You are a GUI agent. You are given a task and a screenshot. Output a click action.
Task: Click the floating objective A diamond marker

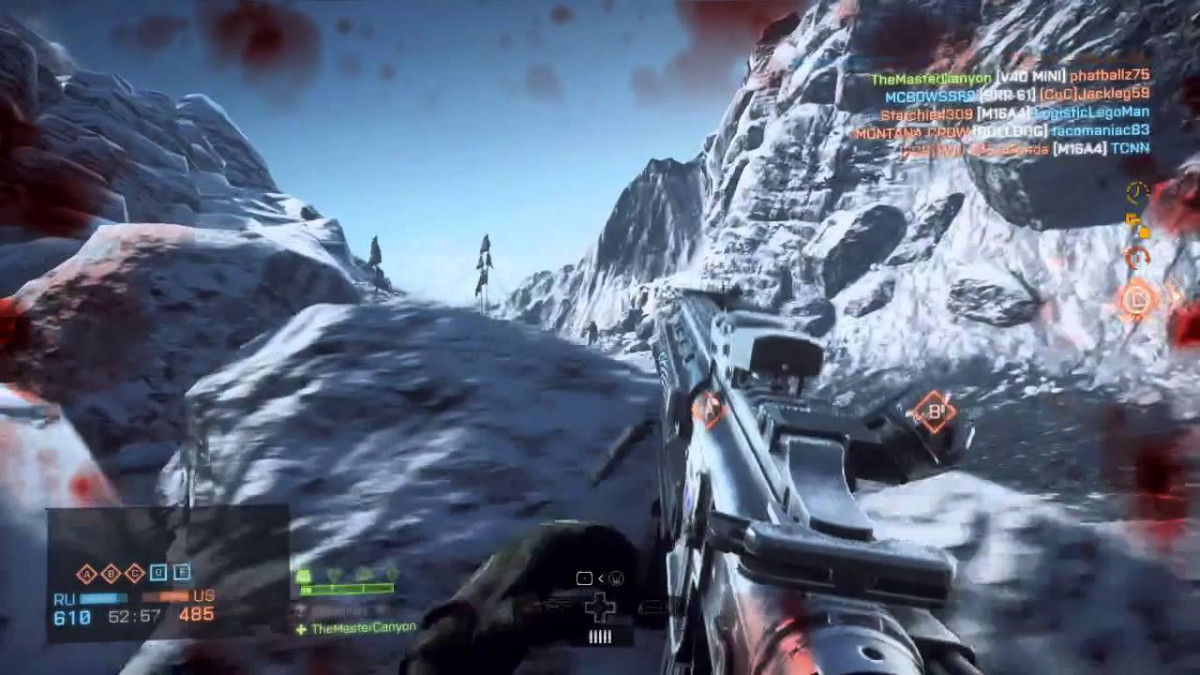point(708,410)
